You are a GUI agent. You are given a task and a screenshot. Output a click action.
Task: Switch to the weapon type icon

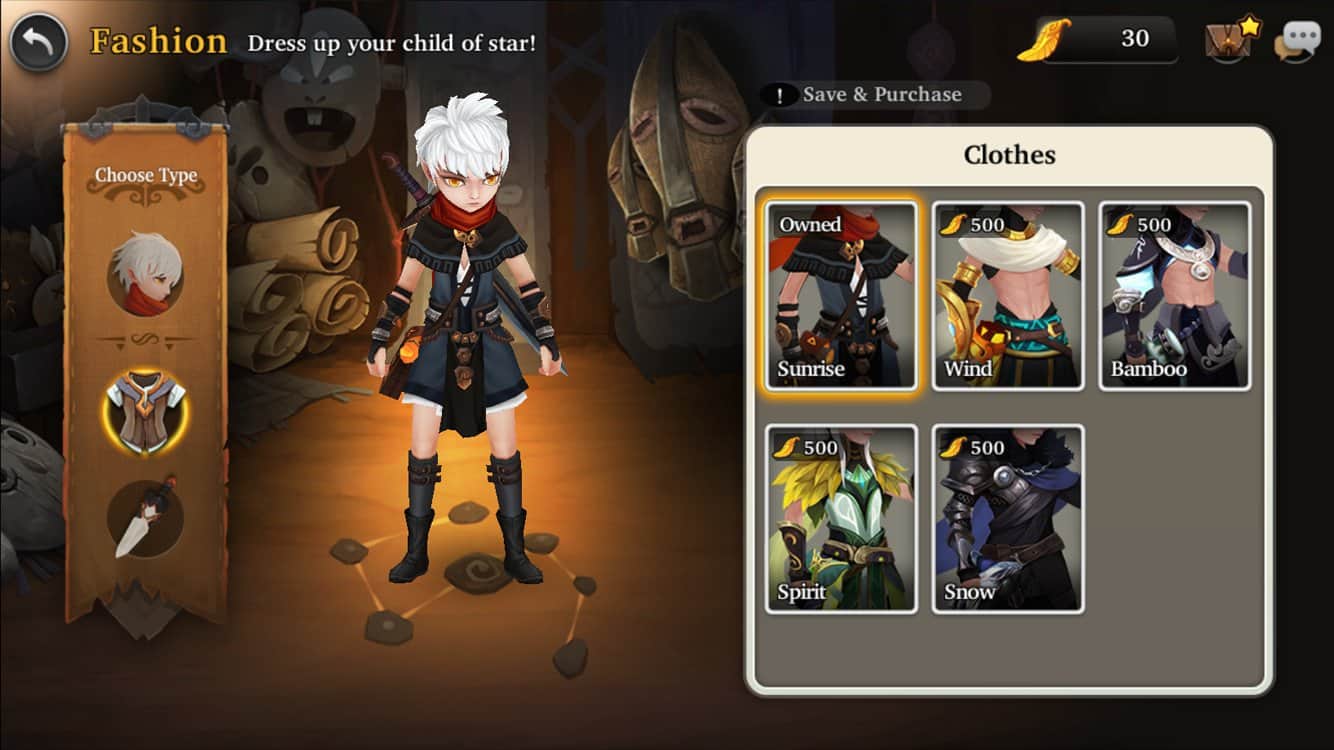coord(146,518)
